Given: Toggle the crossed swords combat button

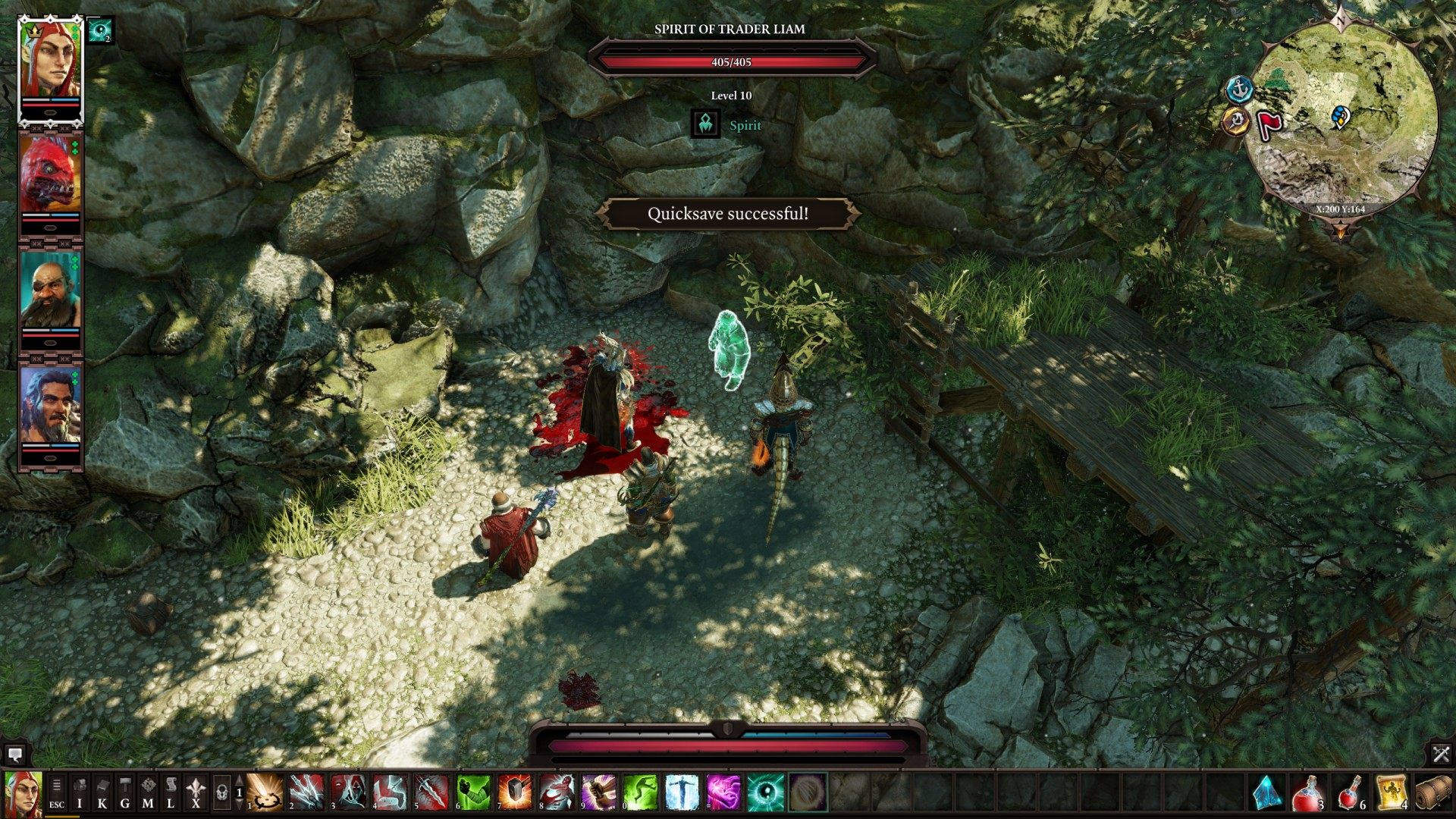Looking at the screenshot, I should point(1441,754).
